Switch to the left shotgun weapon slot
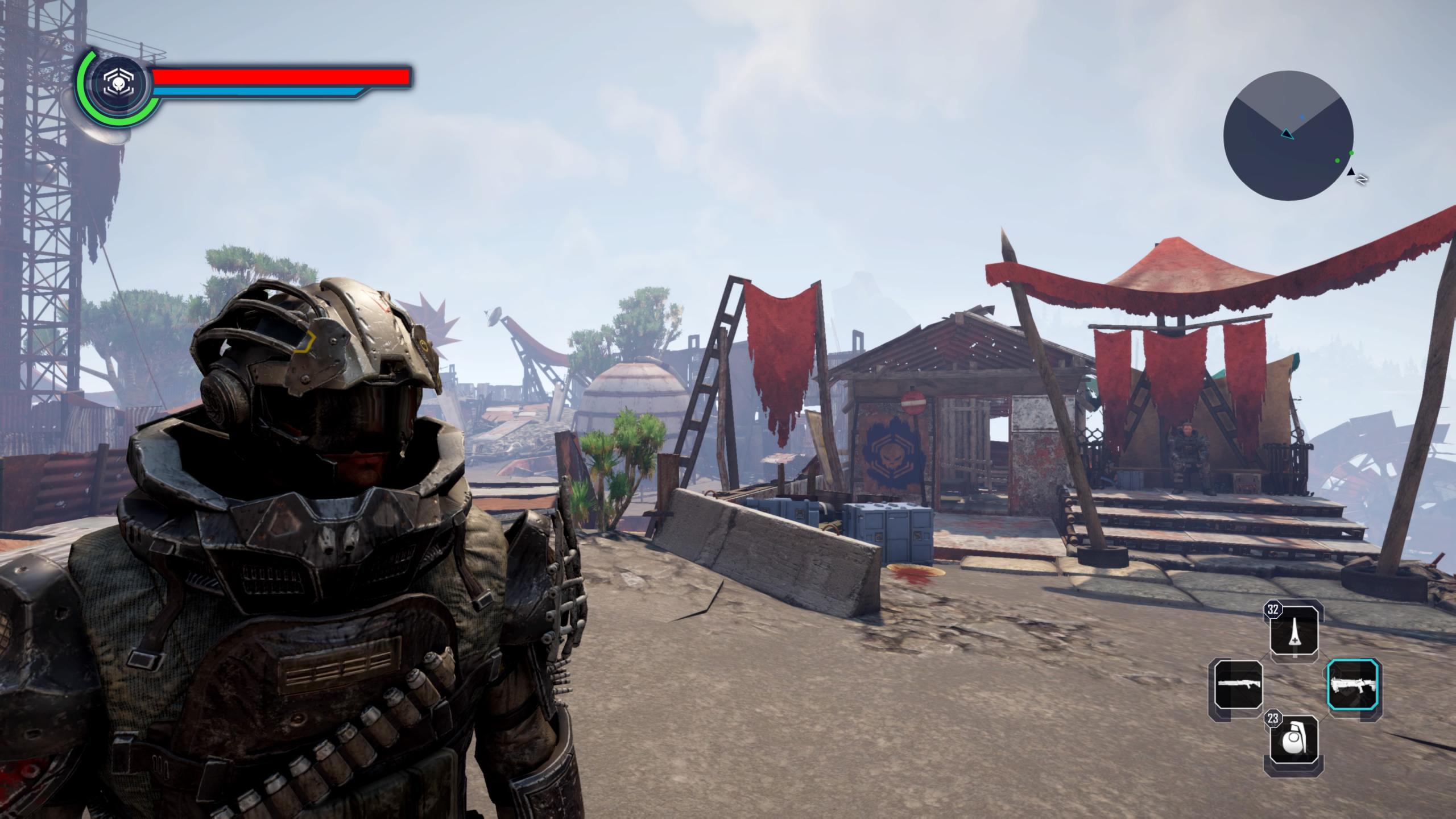The image size is (1456, 819). 1238,690
